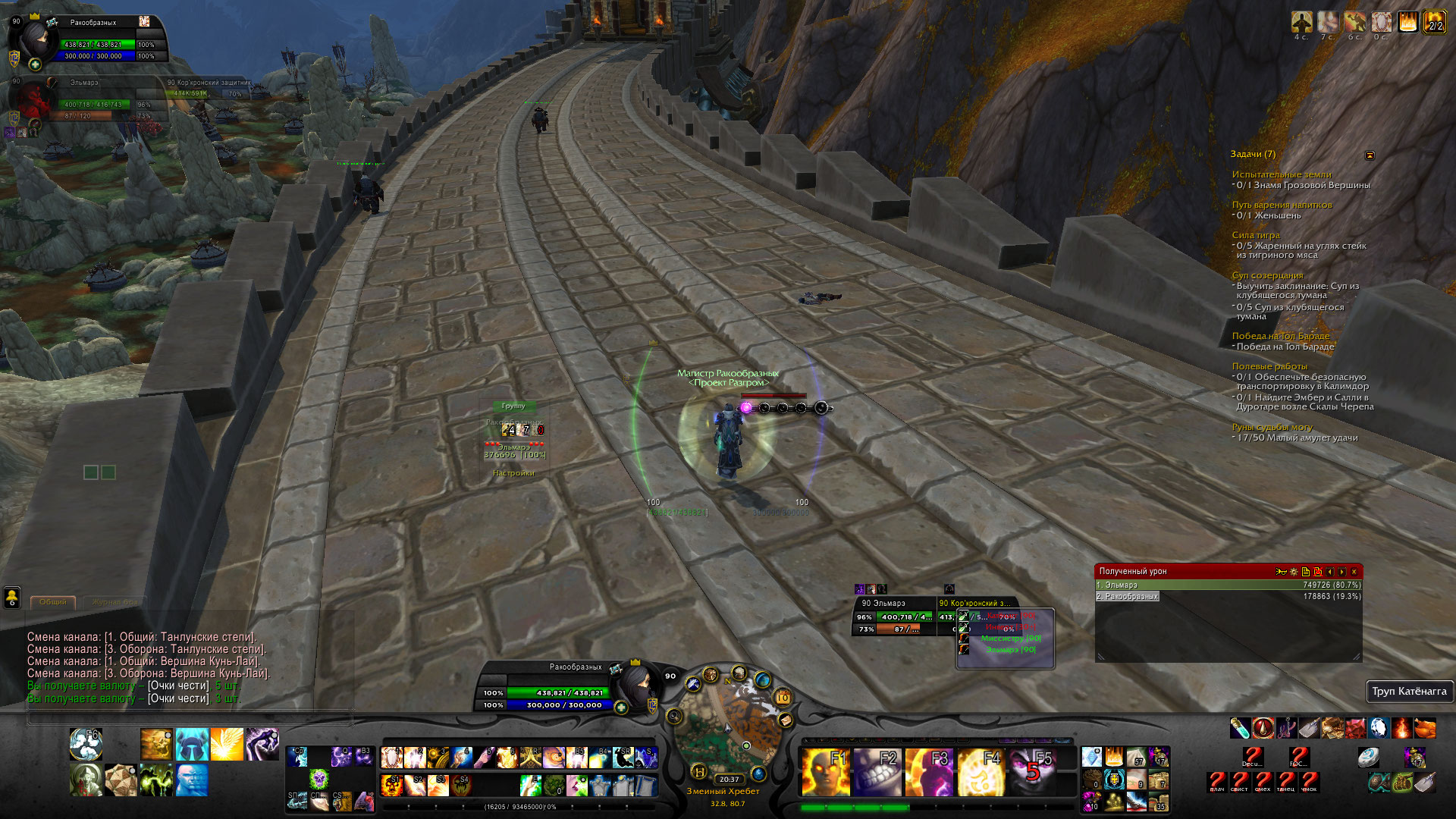Activate the S1 flaming skull ability
The image size is (1456, 819).
[392, 784]
